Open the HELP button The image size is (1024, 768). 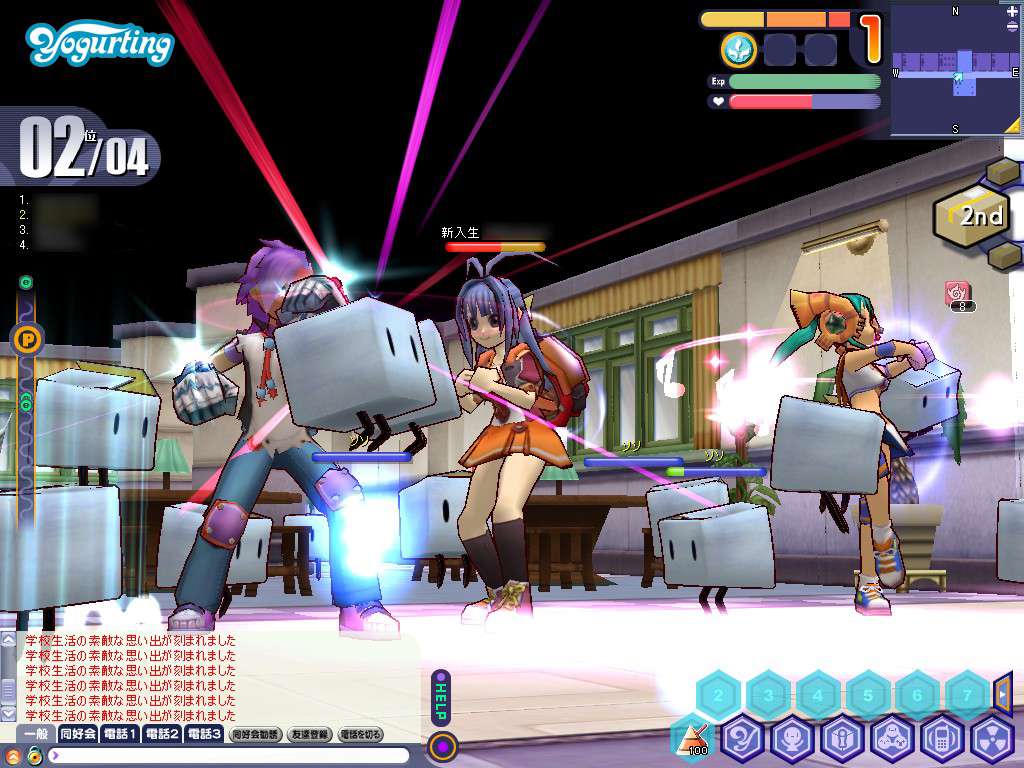pos(441,696)
